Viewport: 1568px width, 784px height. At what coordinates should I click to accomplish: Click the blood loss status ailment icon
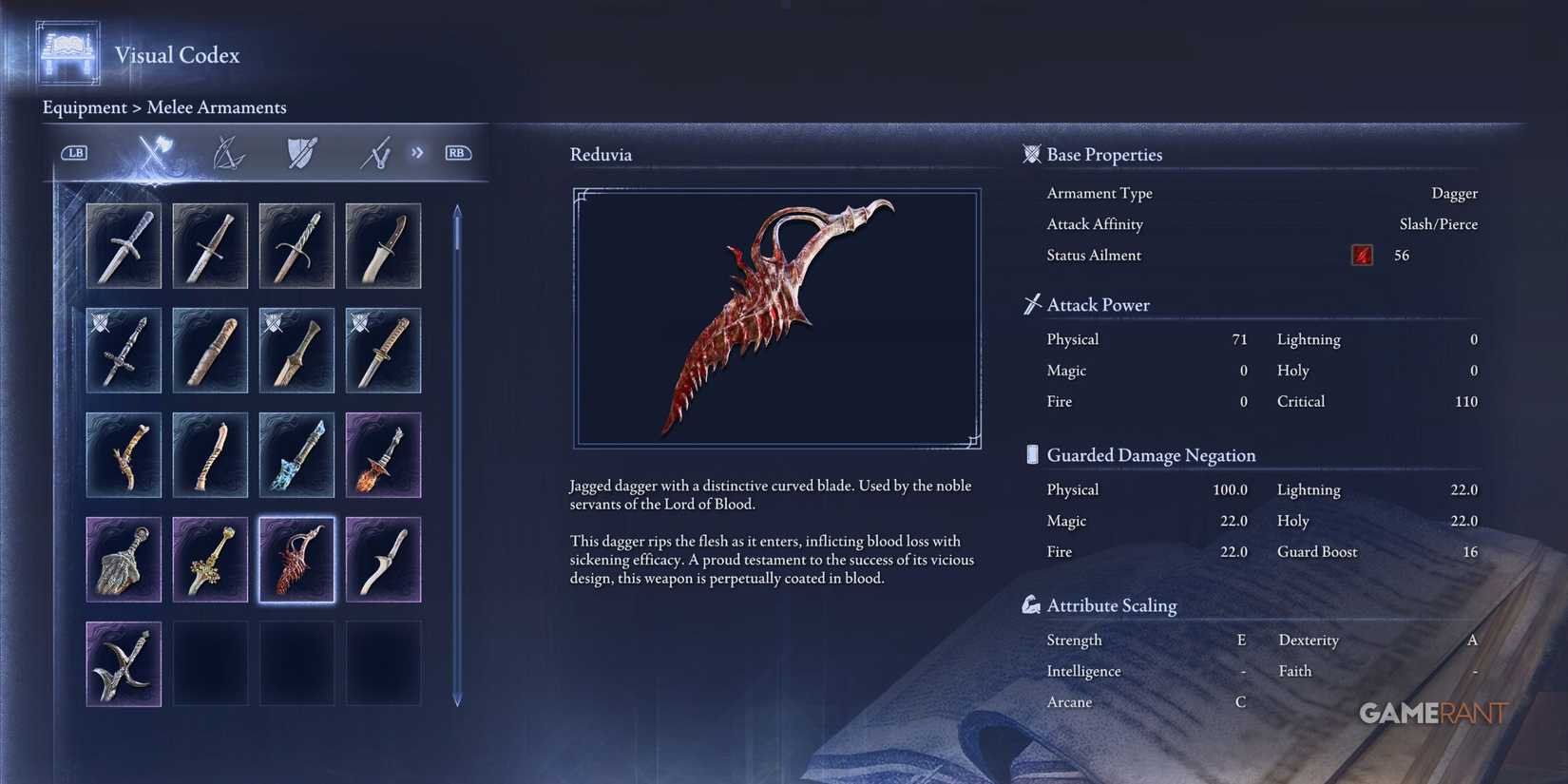coord(1361,255)
